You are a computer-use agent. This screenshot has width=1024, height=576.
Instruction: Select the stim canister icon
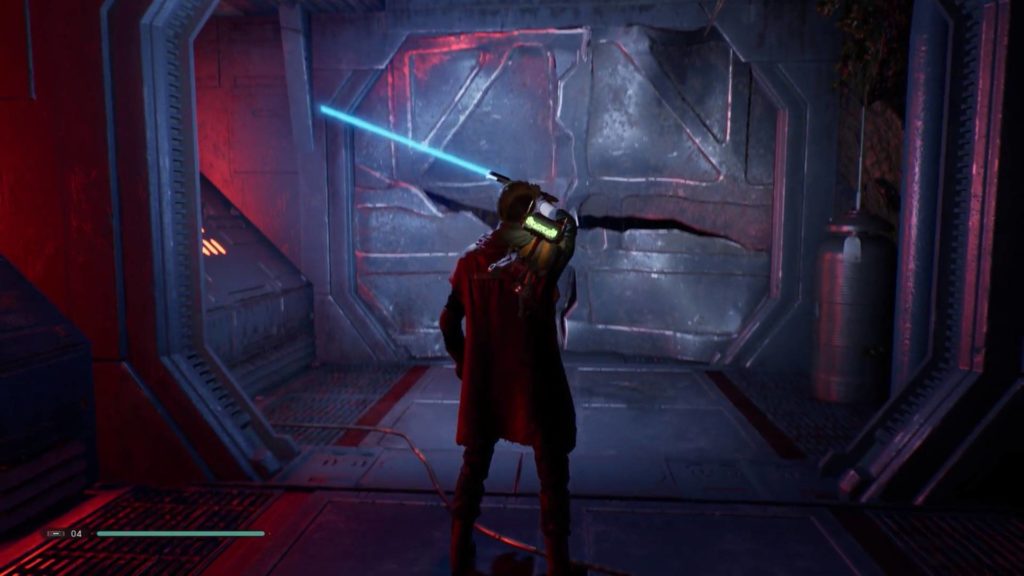click(x=54, y=534)
